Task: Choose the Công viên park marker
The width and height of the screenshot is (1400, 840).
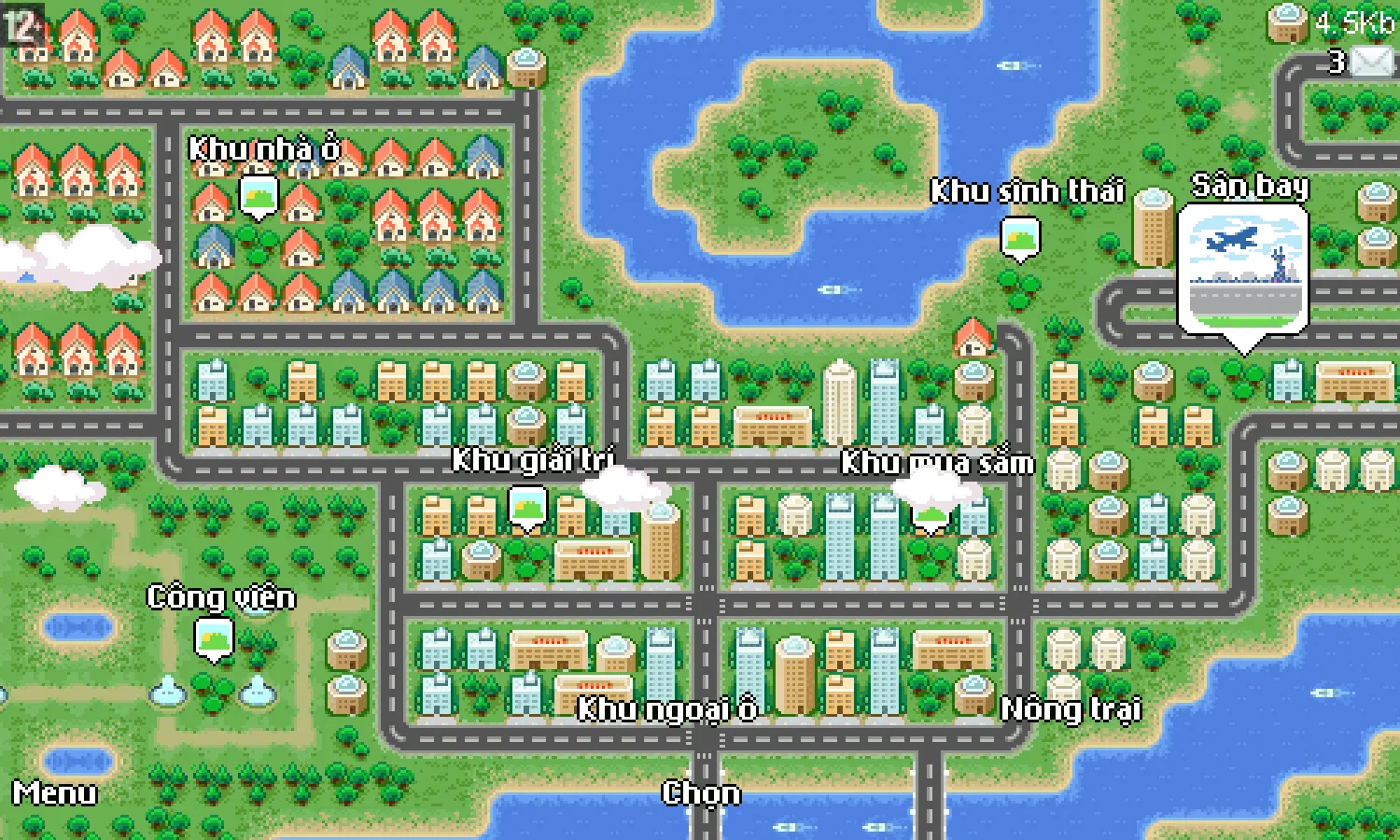Action: click(214, 640)
